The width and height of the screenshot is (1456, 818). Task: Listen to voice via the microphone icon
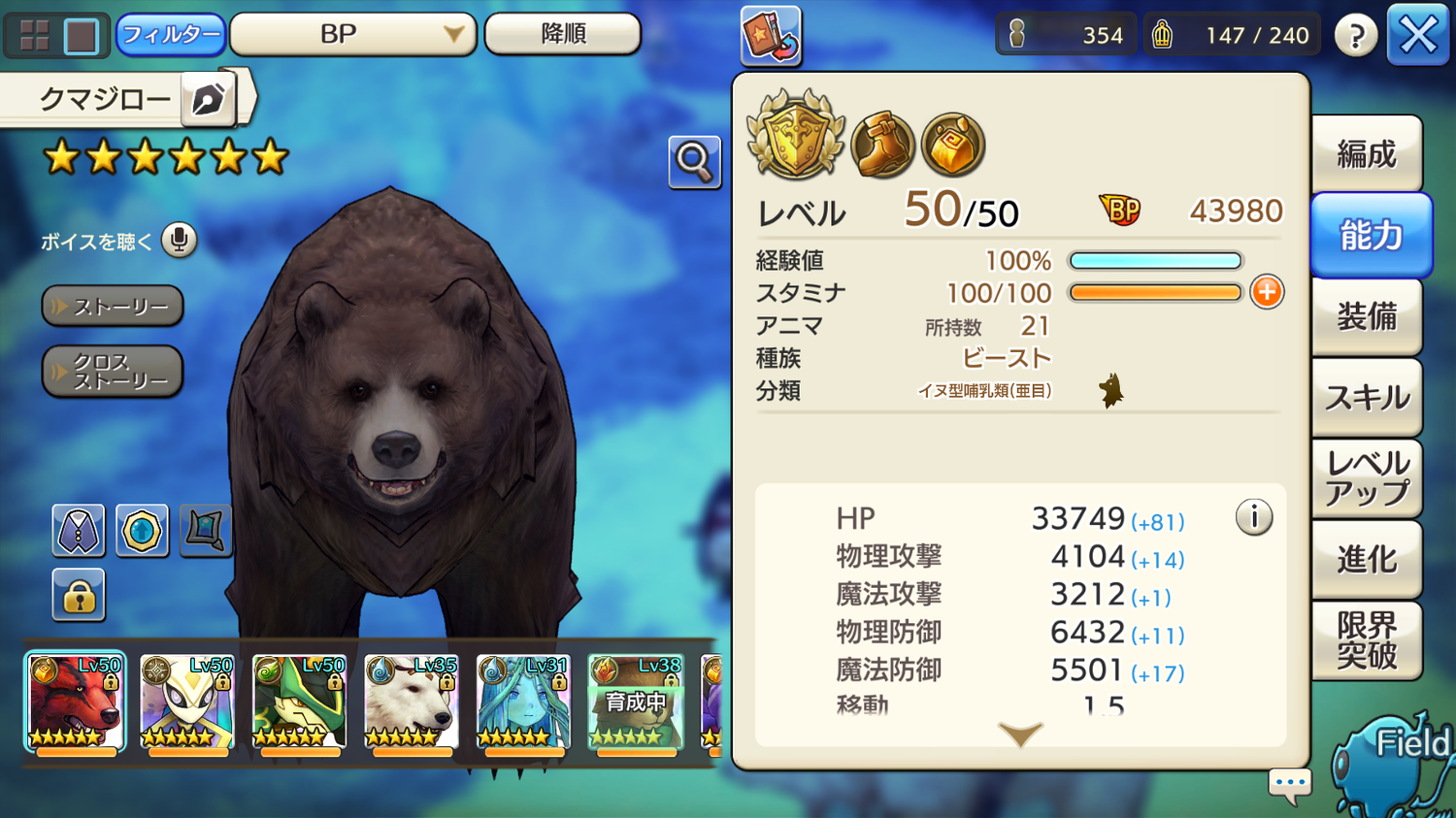(179, 240)
